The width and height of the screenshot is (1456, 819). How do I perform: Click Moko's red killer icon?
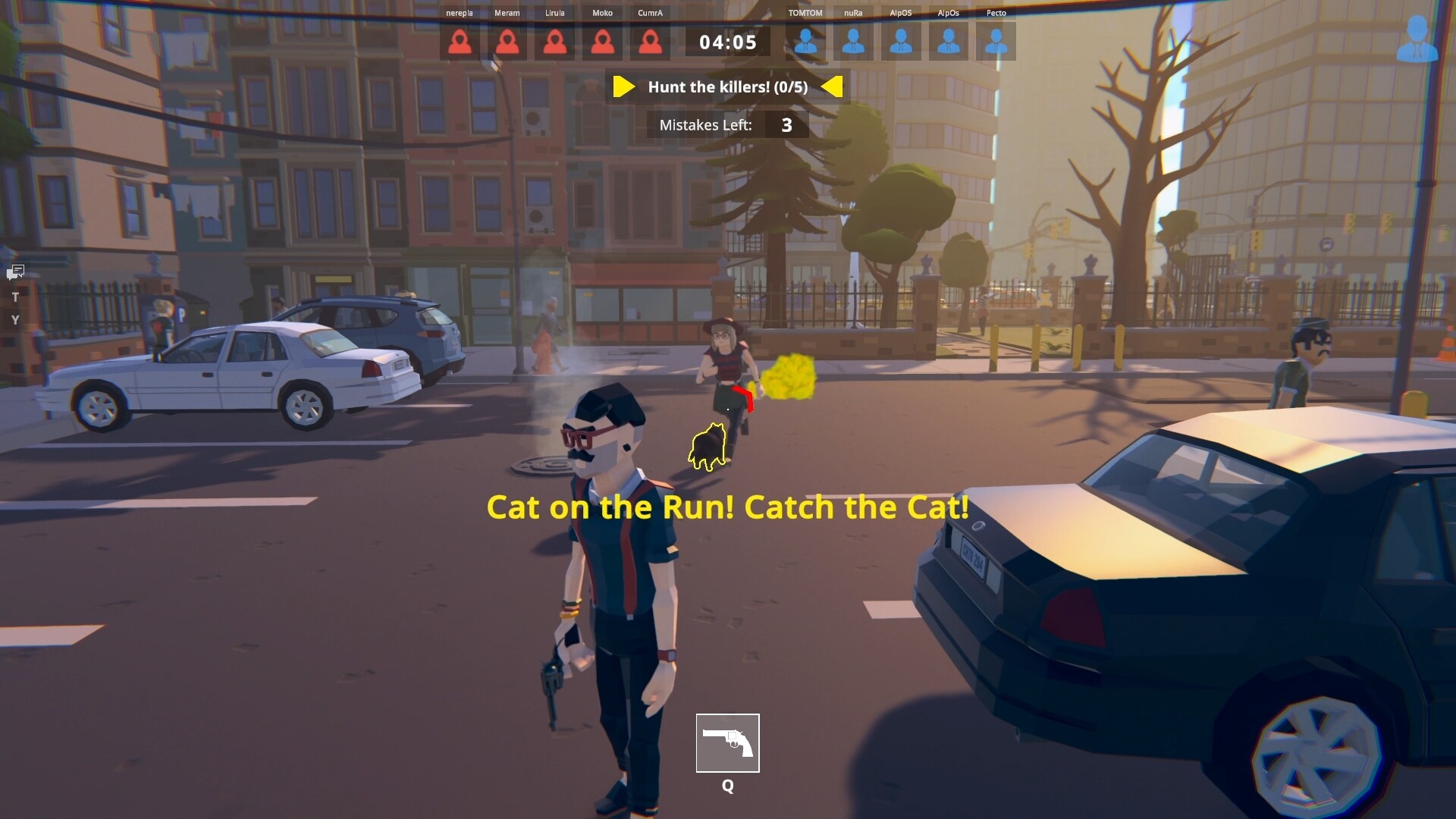603,42
